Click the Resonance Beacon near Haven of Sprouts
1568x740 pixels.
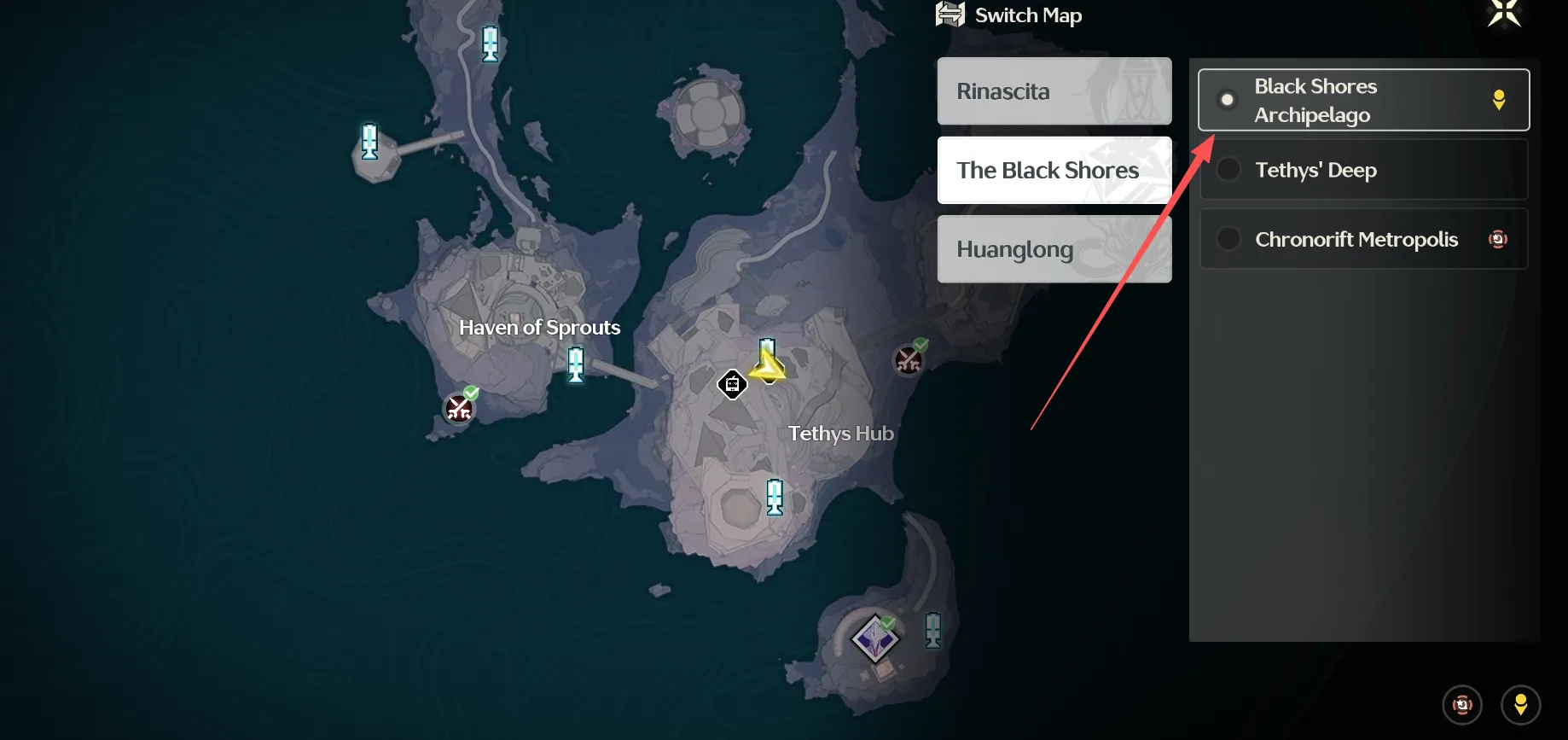coord(575,364)
